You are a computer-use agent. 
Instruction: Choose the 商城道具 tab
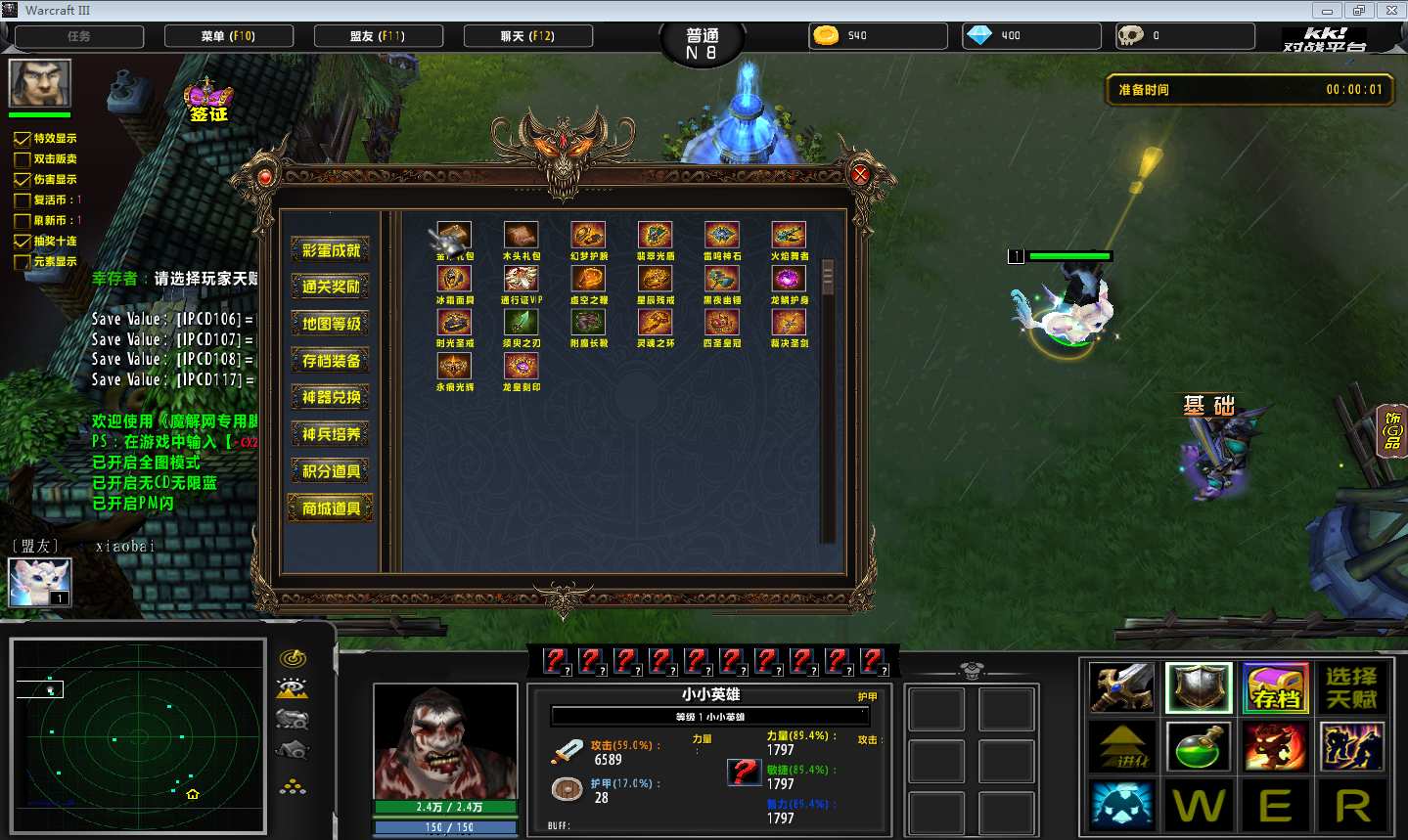point(331,508)
